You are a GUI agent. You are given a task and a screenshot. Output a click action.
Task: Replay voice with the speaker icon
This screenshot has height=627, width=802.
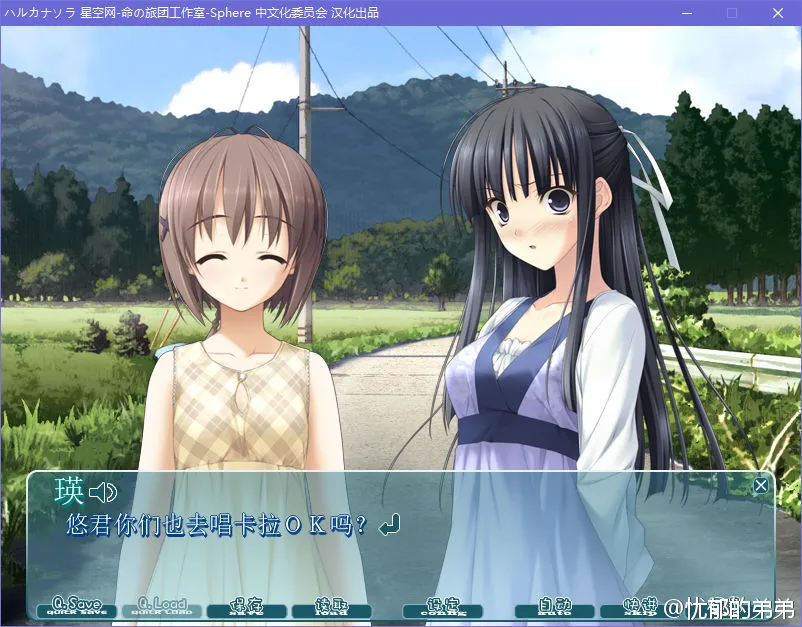click(x=103, y=492)
